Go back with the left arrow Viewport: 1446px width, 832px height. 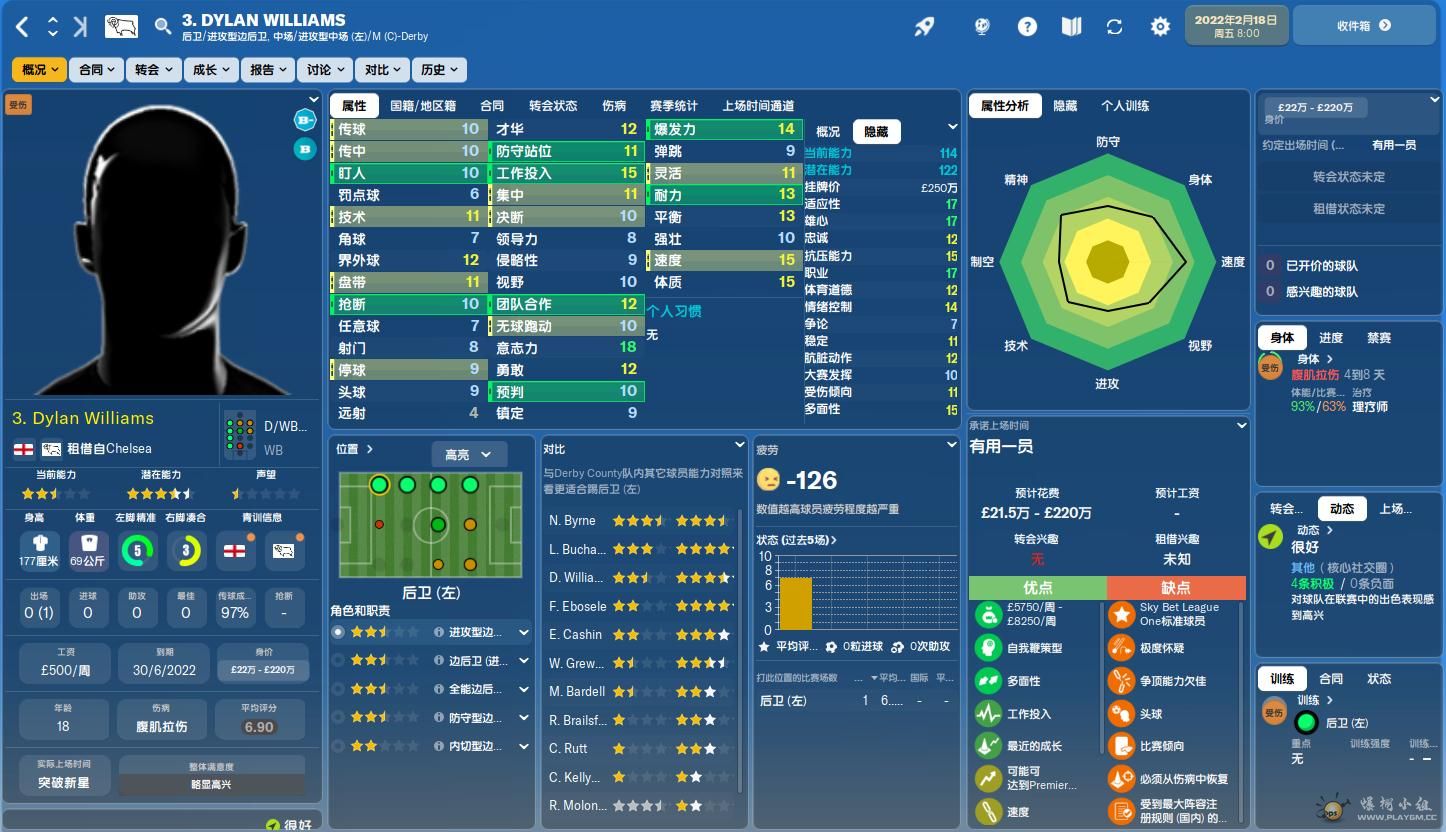(x=23, y=27)
